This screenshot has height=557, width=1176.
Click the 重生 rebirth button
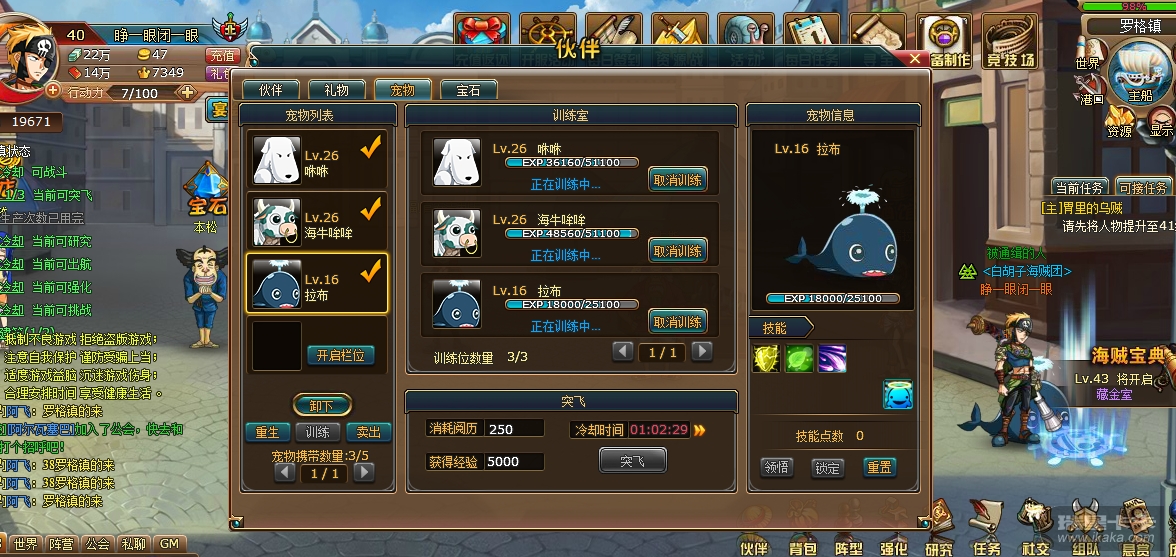tap(267, 433)
